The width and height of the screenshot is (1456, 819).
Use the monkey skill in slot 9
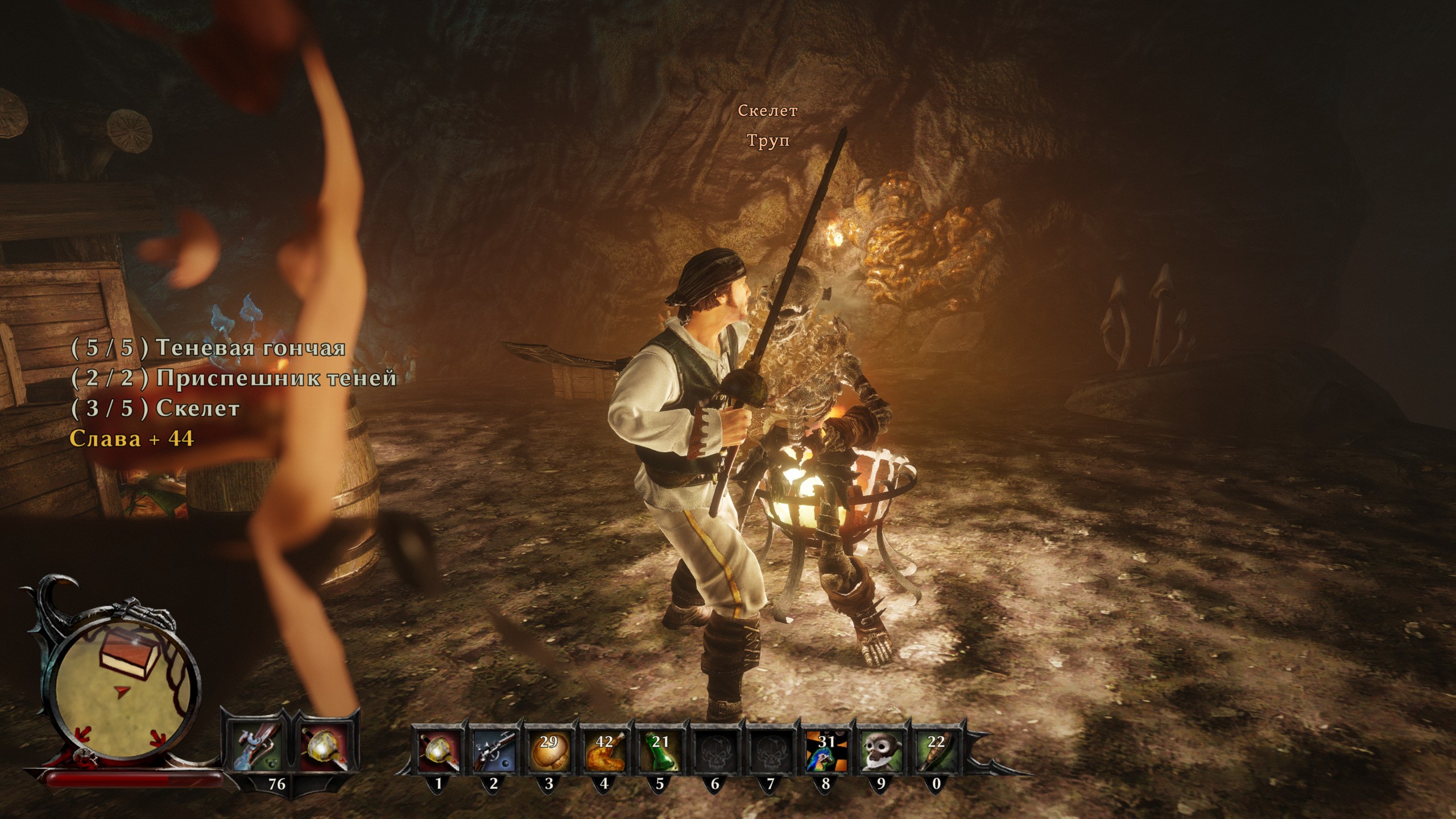pyautogui.click(x=881, y=749)
